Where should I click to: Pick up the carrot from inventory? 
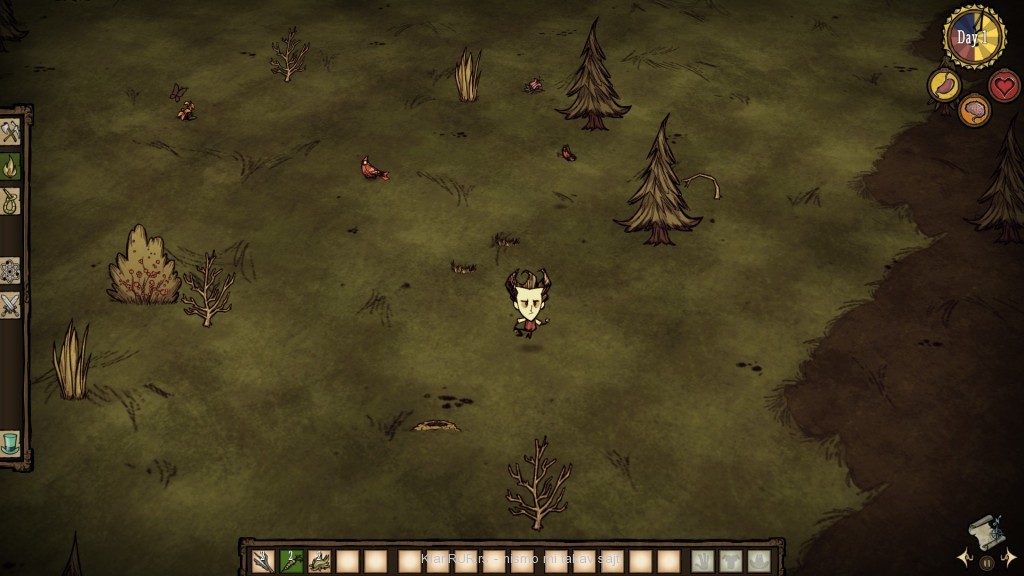tap(291, 561)
